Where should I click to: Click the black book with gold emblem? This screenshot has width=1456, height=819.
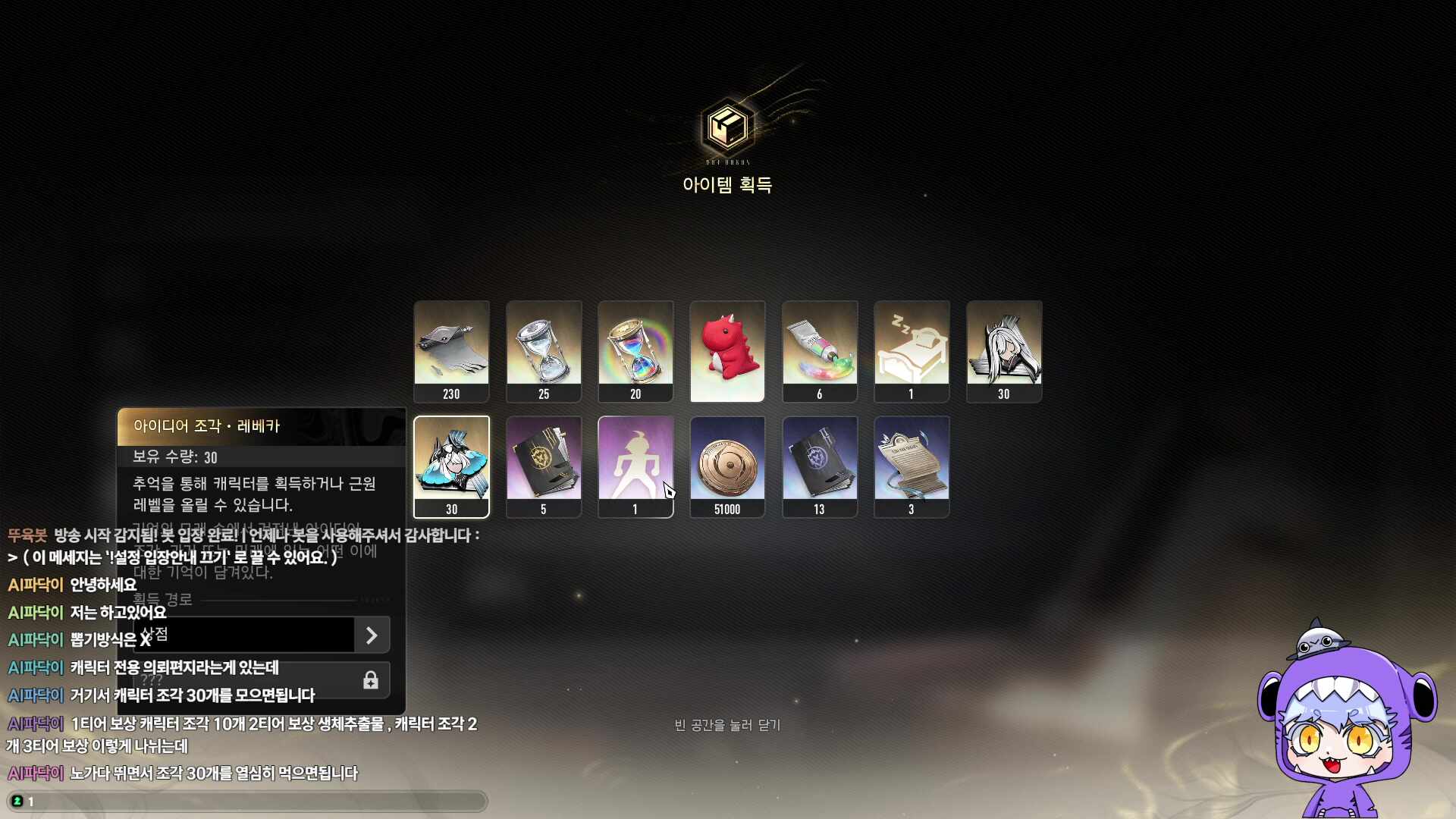coord(544,466)
